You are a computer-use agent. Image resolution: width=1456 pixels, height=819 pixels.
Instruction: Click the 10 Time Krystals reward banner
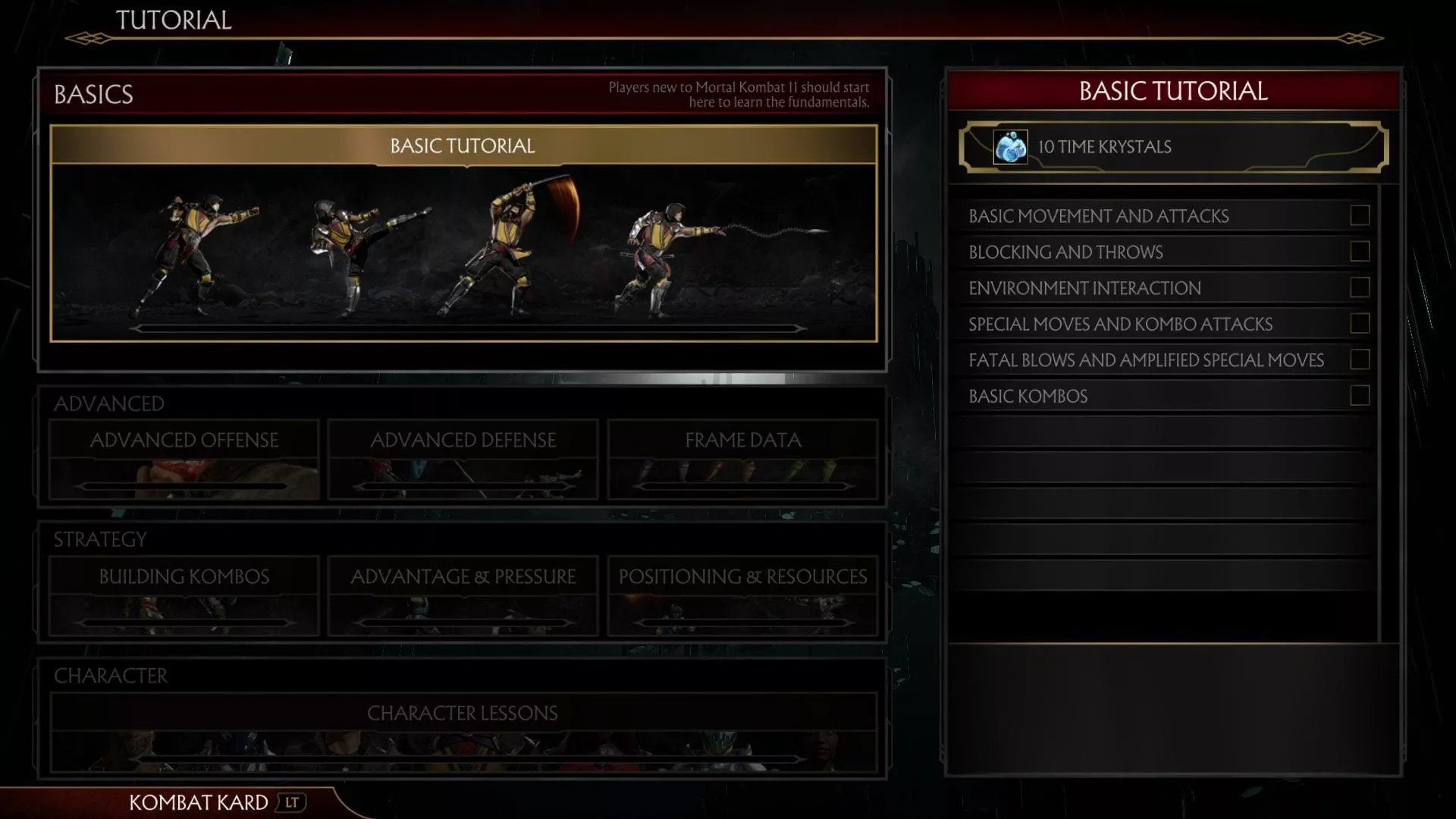(x=1172, y=147)
